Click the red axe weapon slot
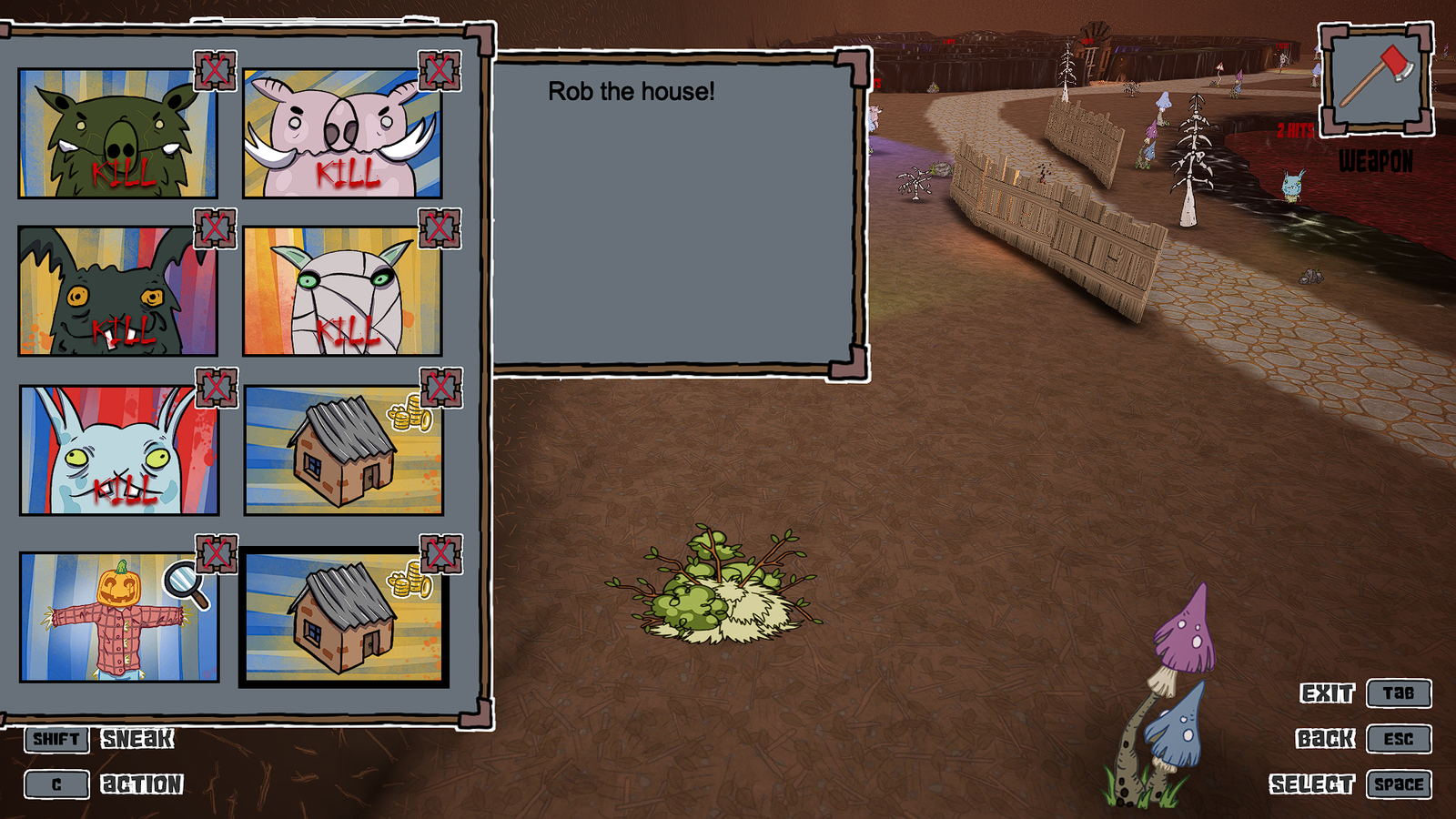This screenshot has width=1456, height=819. tap(1376, 79)
